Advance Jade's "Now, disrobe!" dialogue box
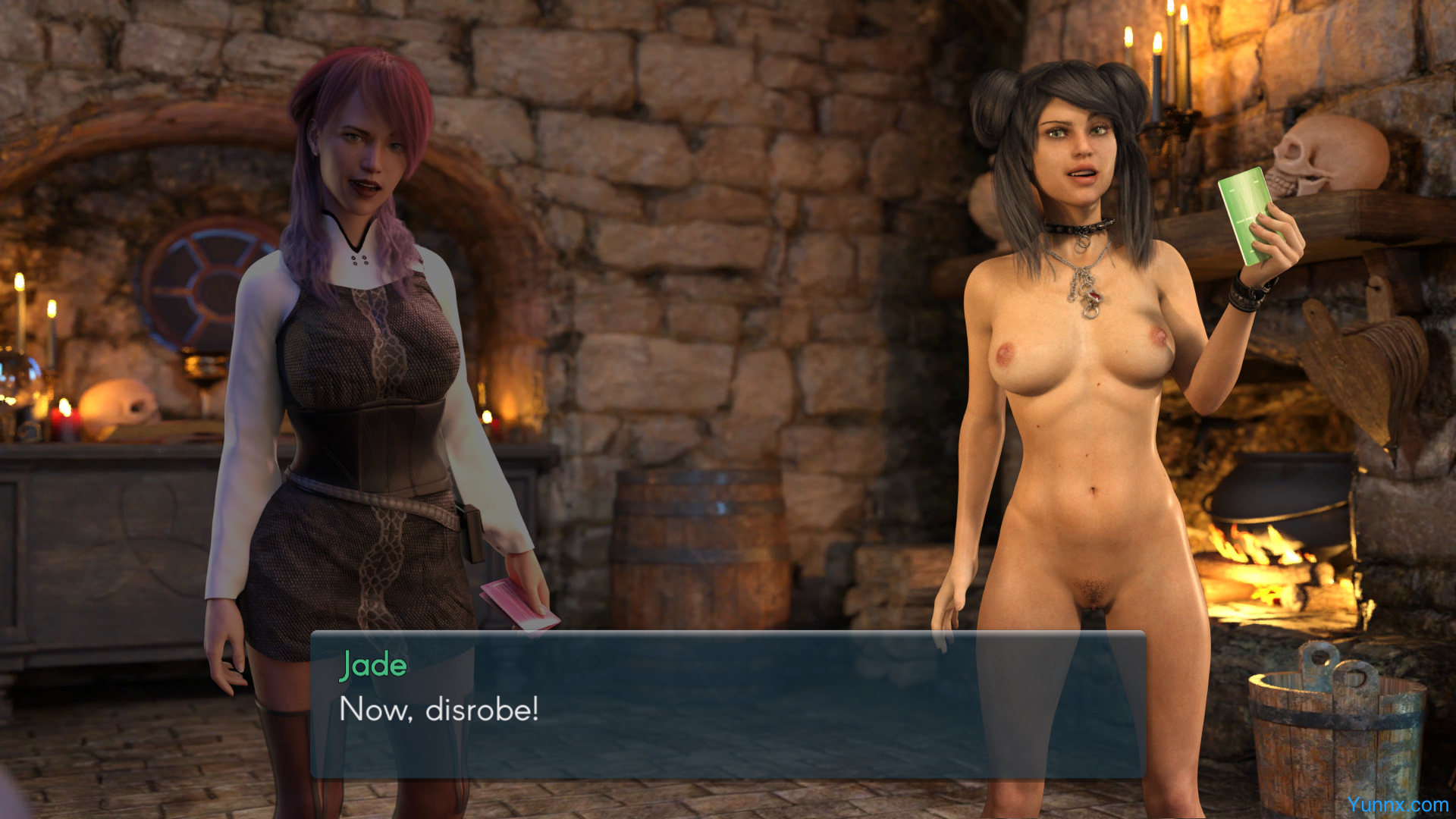 coord(728,705)
